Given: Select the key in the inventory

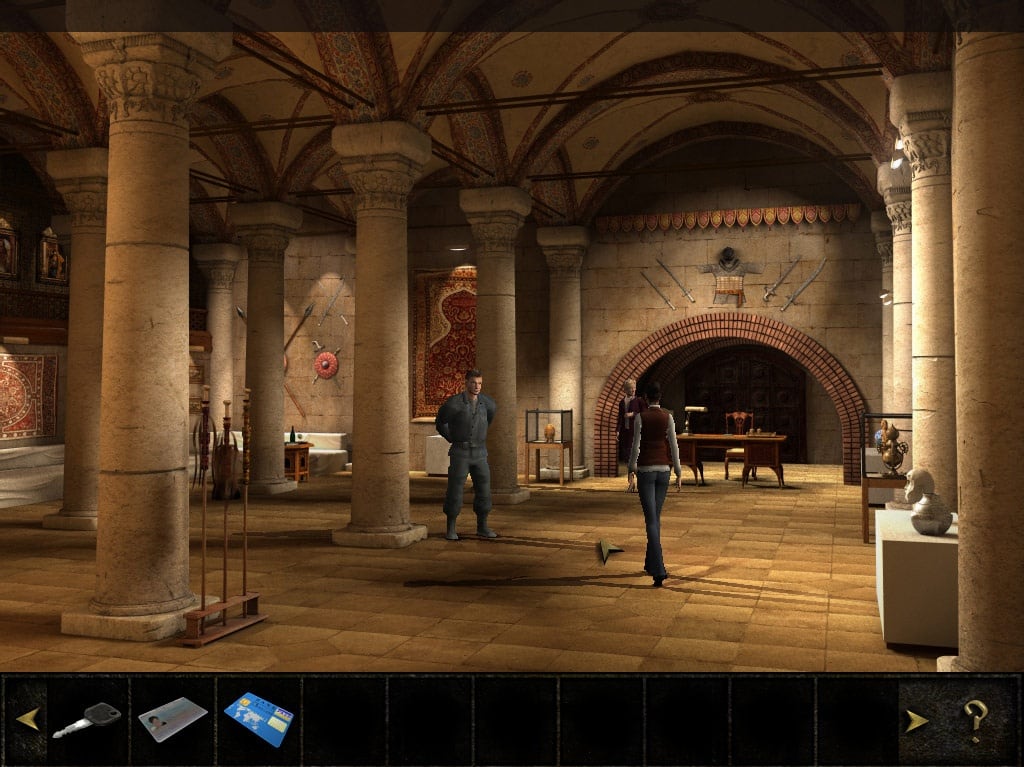Looking at the screenshot, I should pyautogui.click(x=86, y=719).
